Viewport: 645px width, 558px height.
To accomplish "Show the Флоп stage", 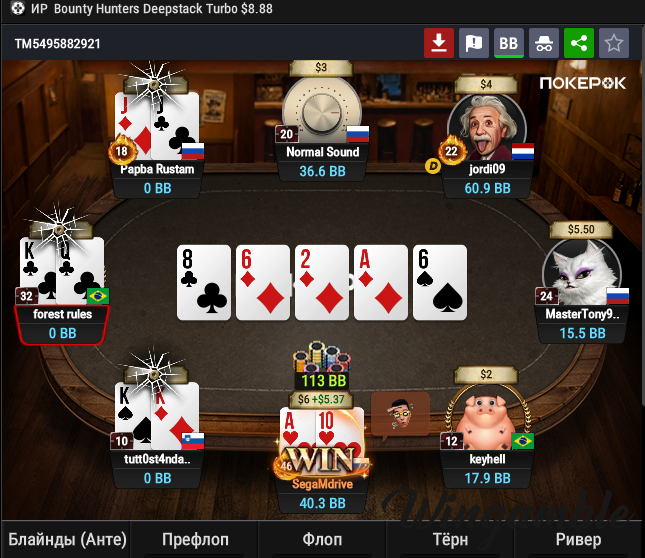I will [322, 539].
